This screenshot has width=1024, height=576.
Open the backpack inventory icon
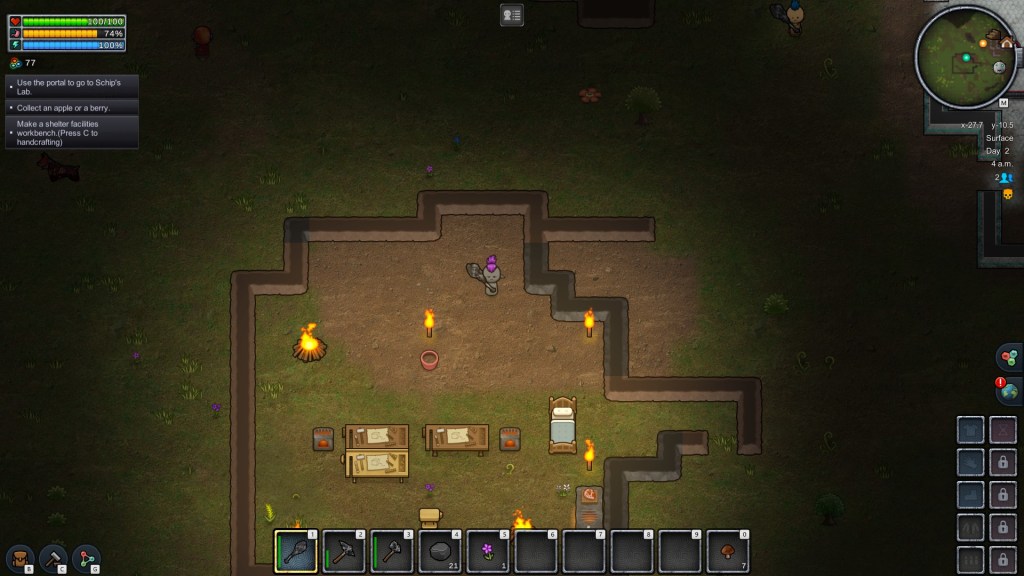click(x=20, y=558)
